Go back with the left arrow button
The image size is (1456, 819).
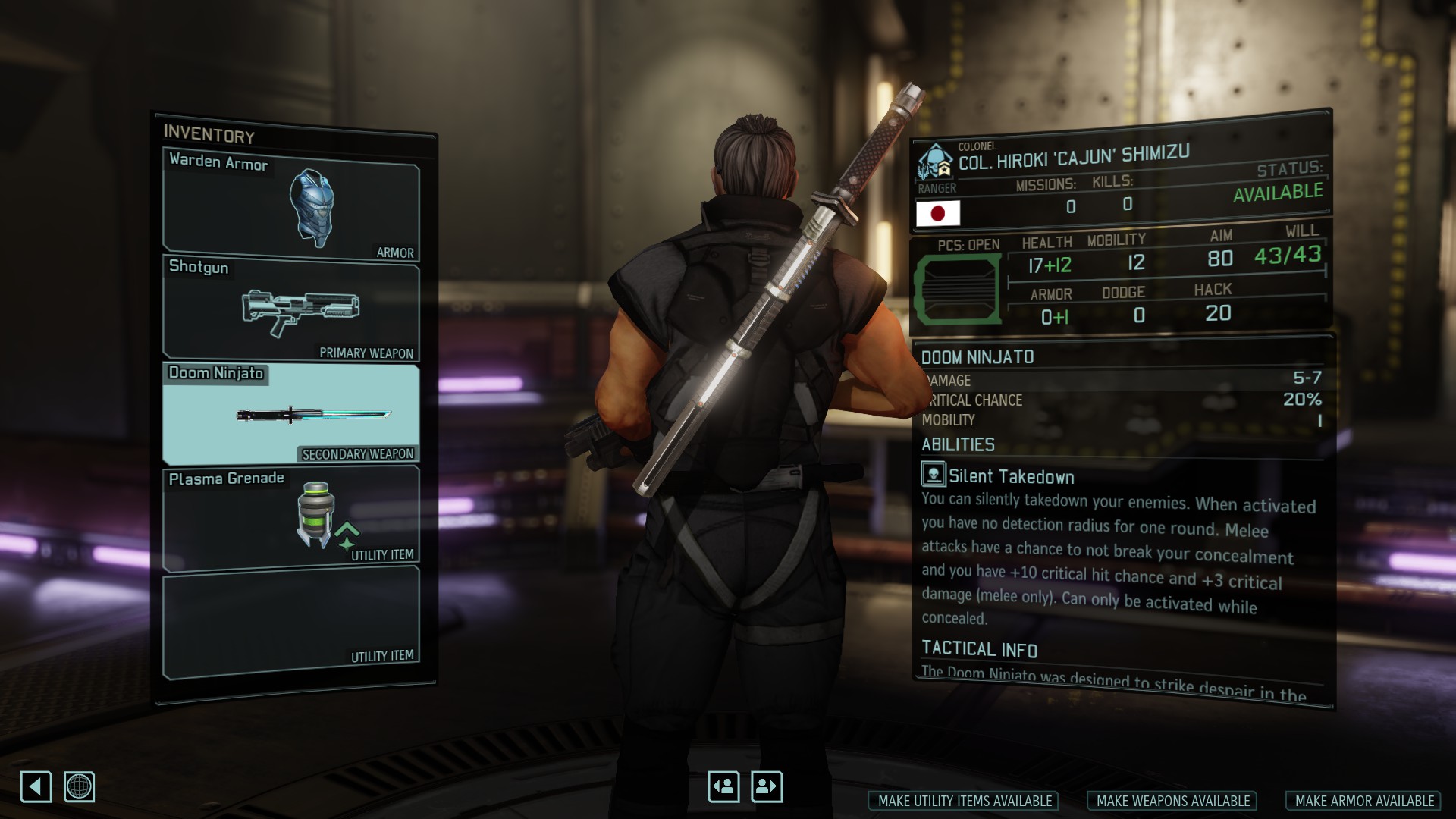(x=36, y=786)
